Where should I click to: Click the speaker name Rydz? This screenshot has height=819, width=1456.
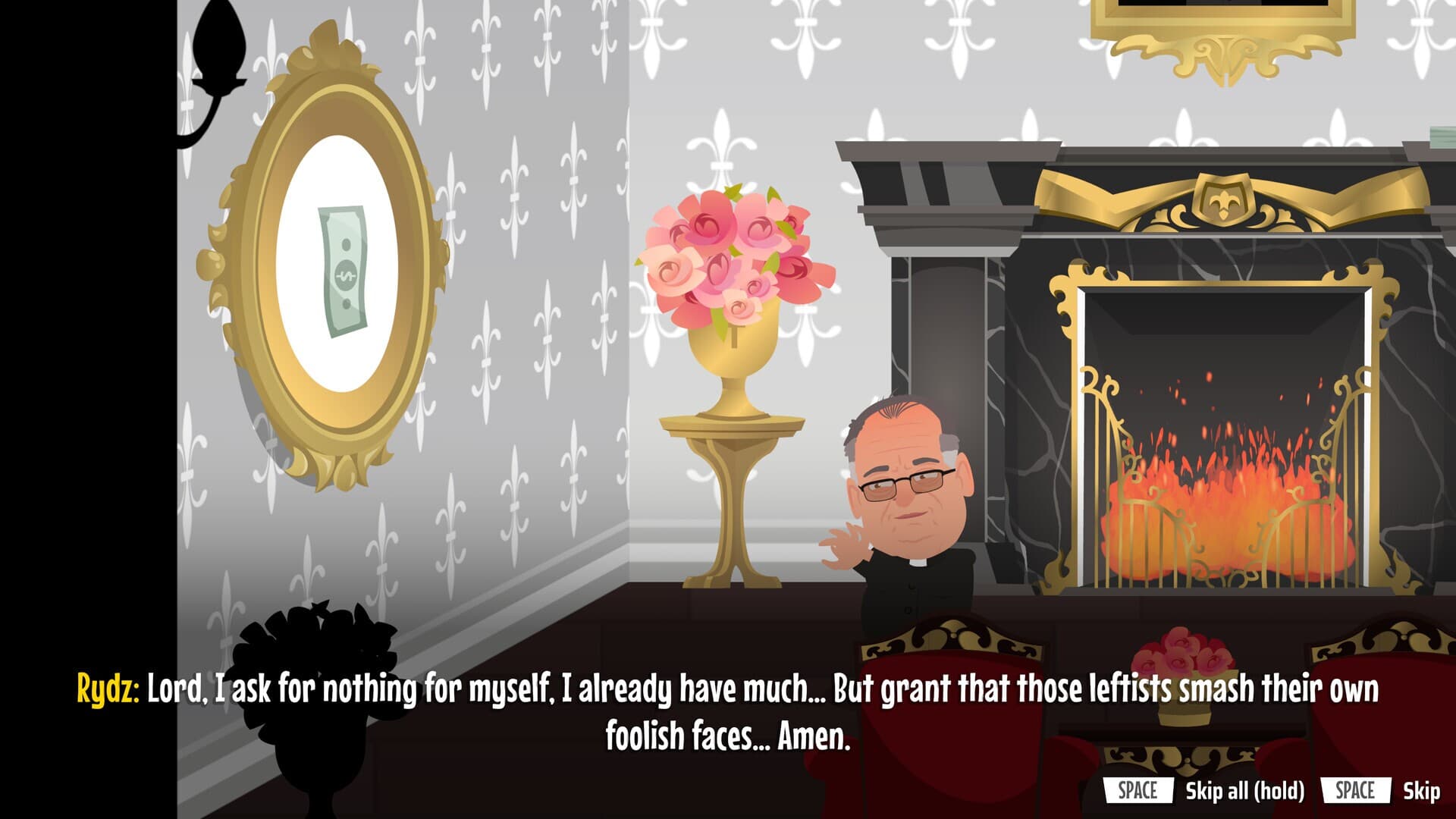[x=107, y=686]
